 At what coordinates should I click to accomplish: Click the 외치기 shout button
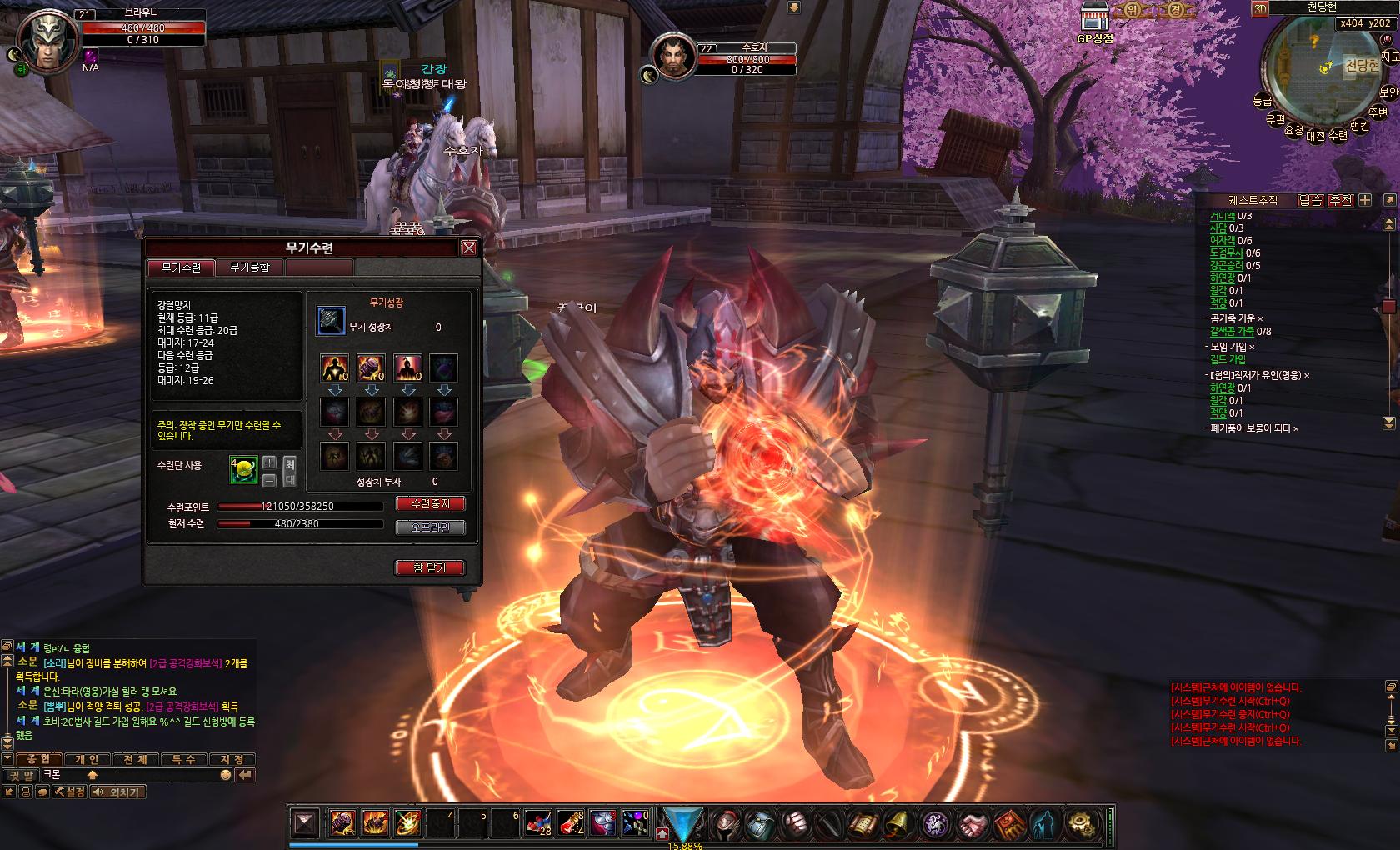pos(117,792)
